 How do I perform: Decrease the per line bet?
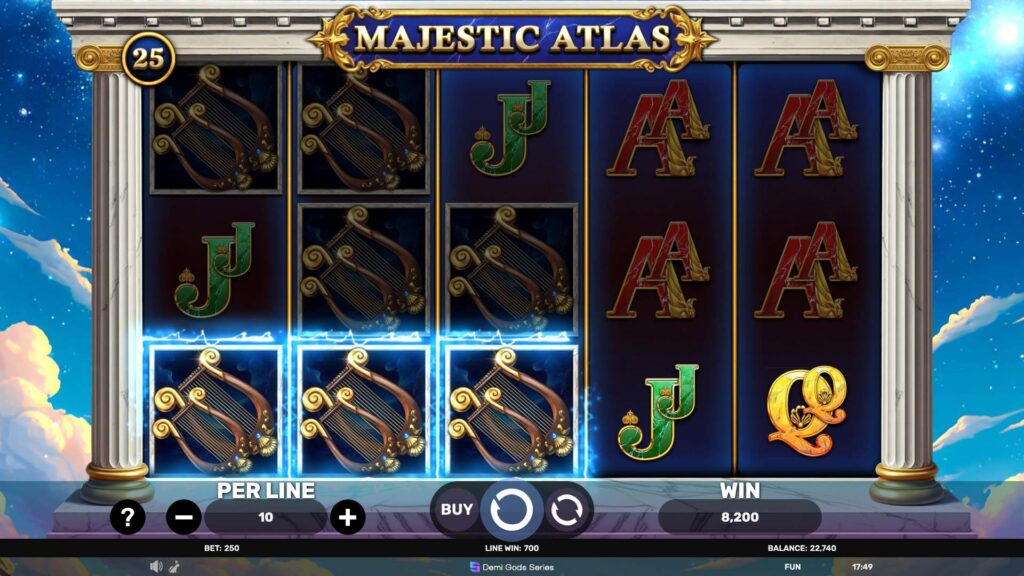184,517
